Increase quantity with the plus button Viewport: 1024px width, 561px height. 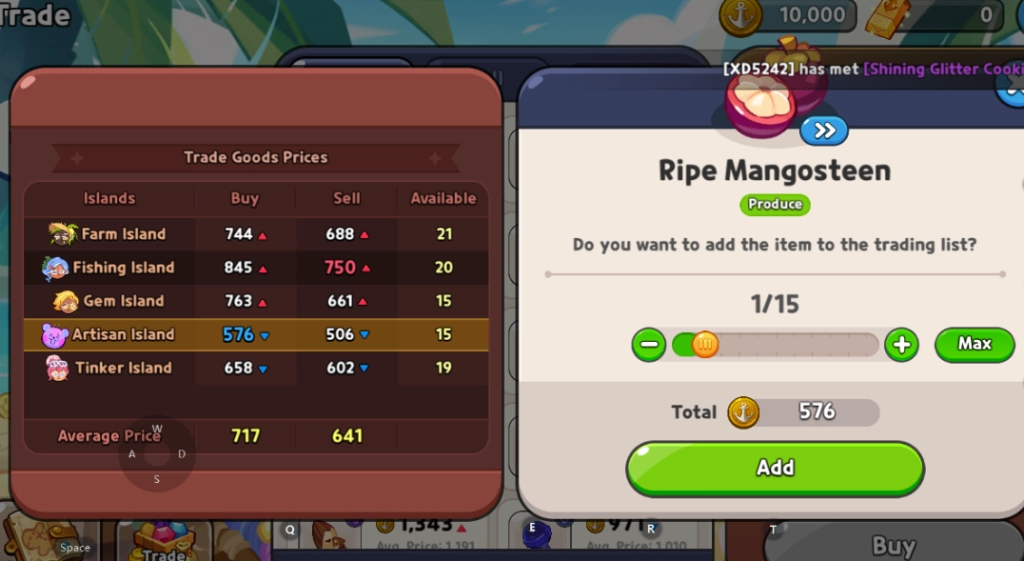[901, 345]
